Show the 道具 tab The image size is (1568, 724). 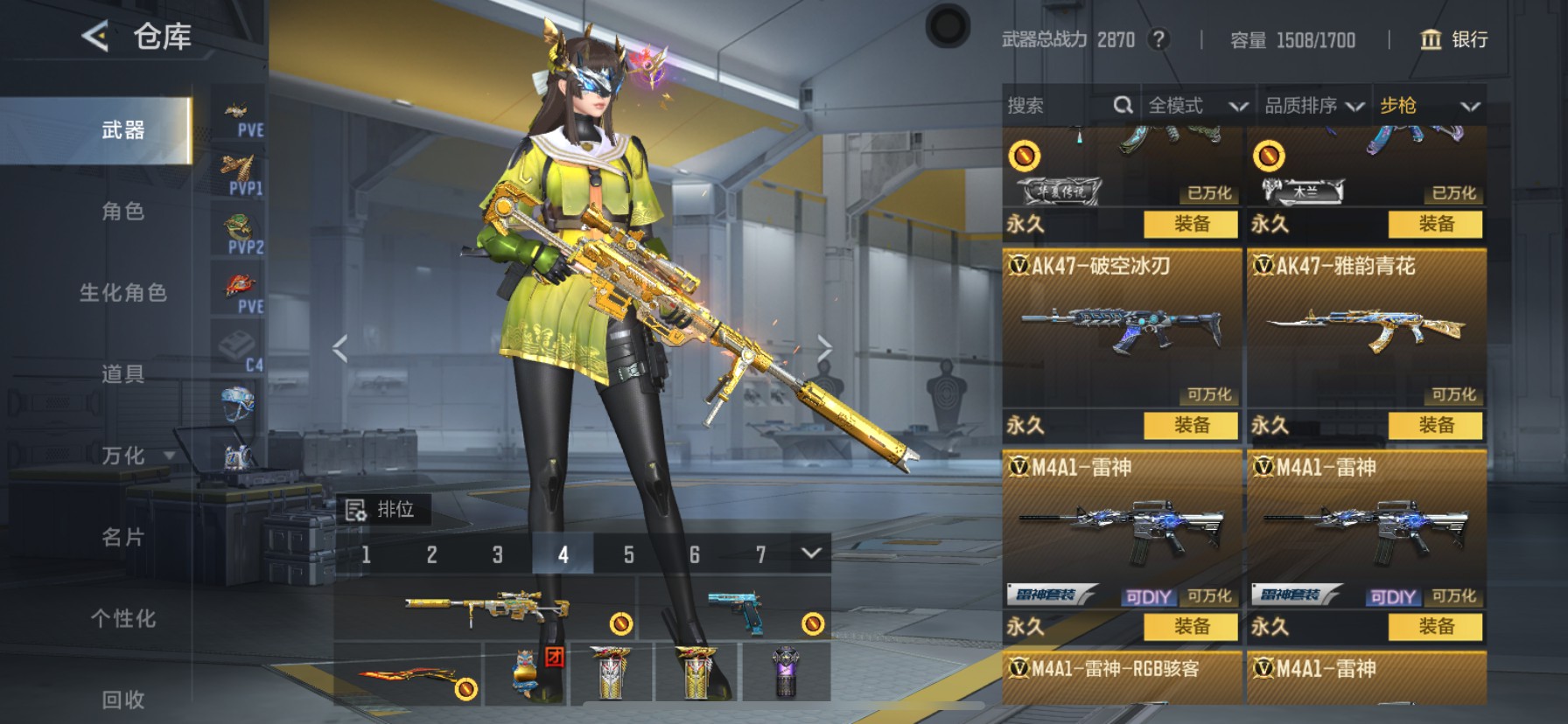(x=122, y=374)
